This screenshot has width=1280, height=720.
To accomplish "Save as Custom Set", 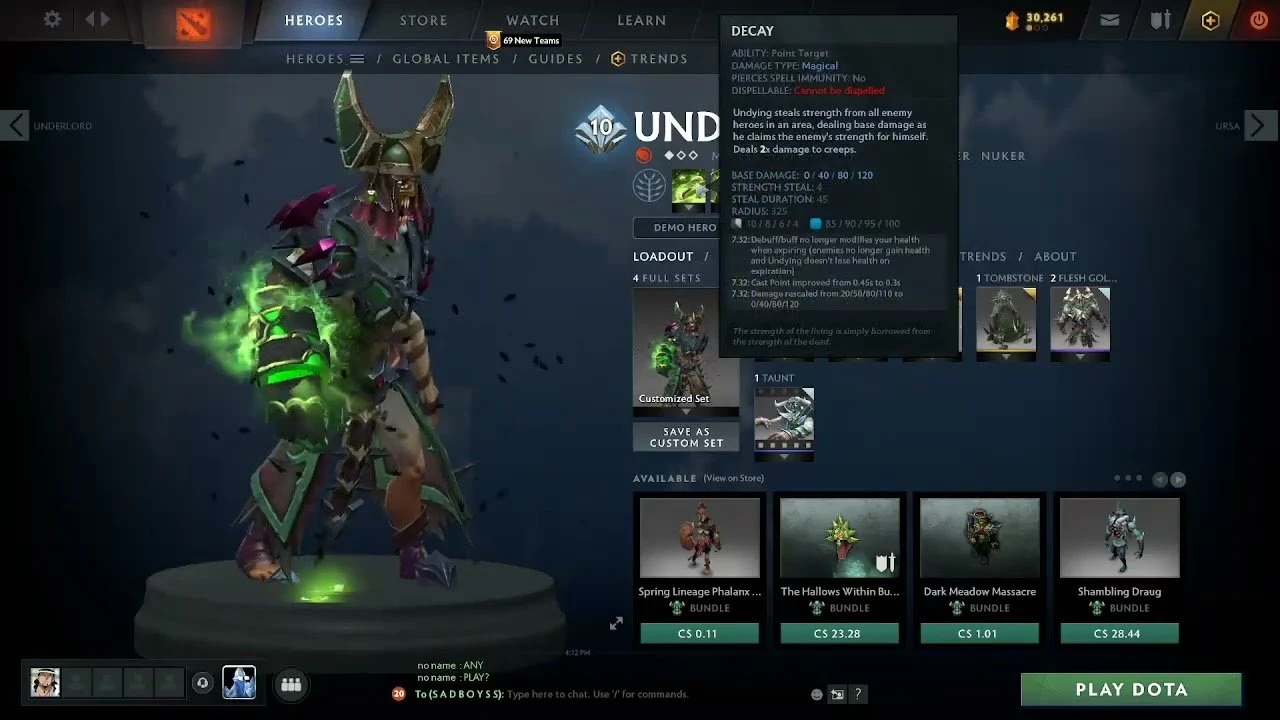I will point(686,437).
